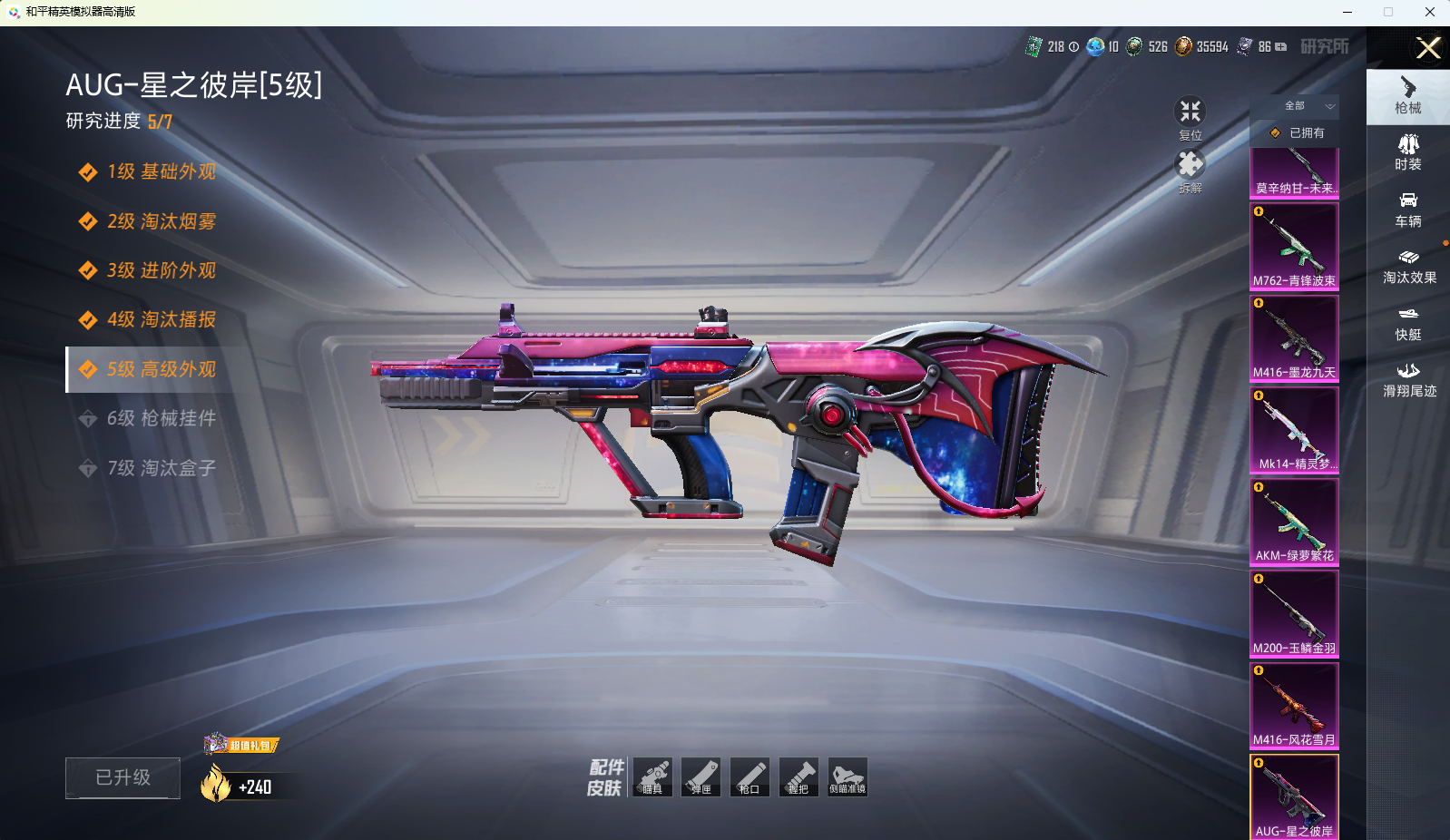Switch to the 时装 outfits tab
The width and height of the screenshot is (1450, 840).
(1407, 152)
